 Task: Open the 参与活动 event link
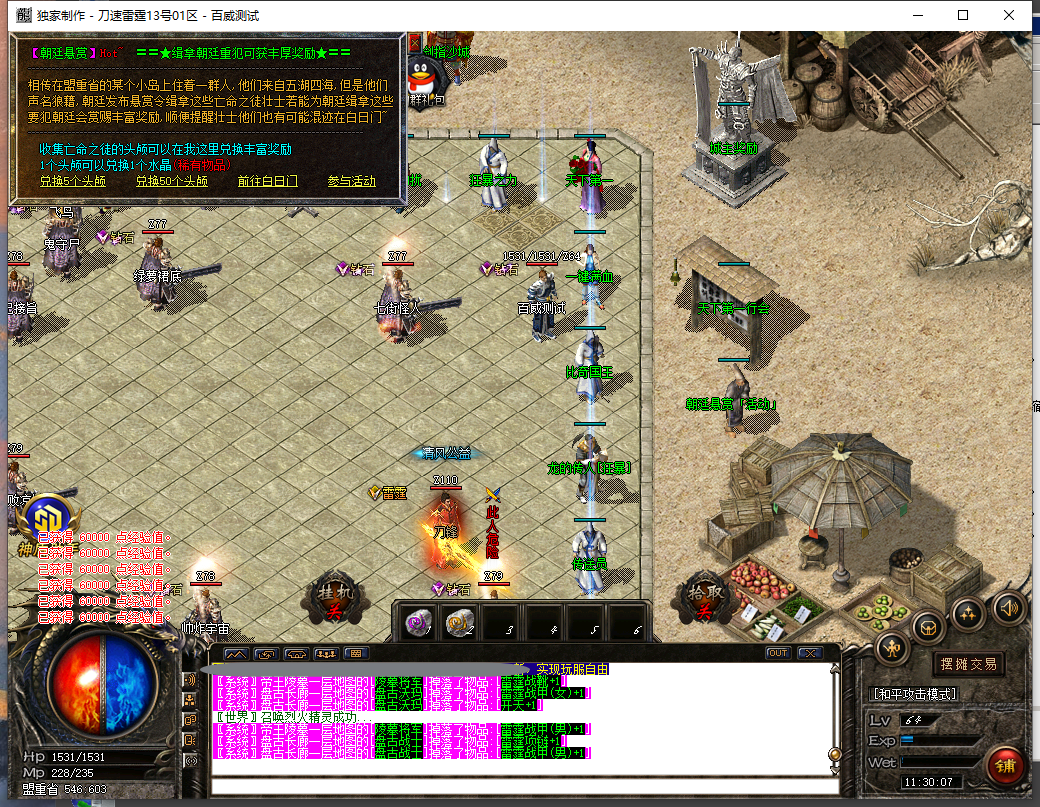tap(351, 181)
